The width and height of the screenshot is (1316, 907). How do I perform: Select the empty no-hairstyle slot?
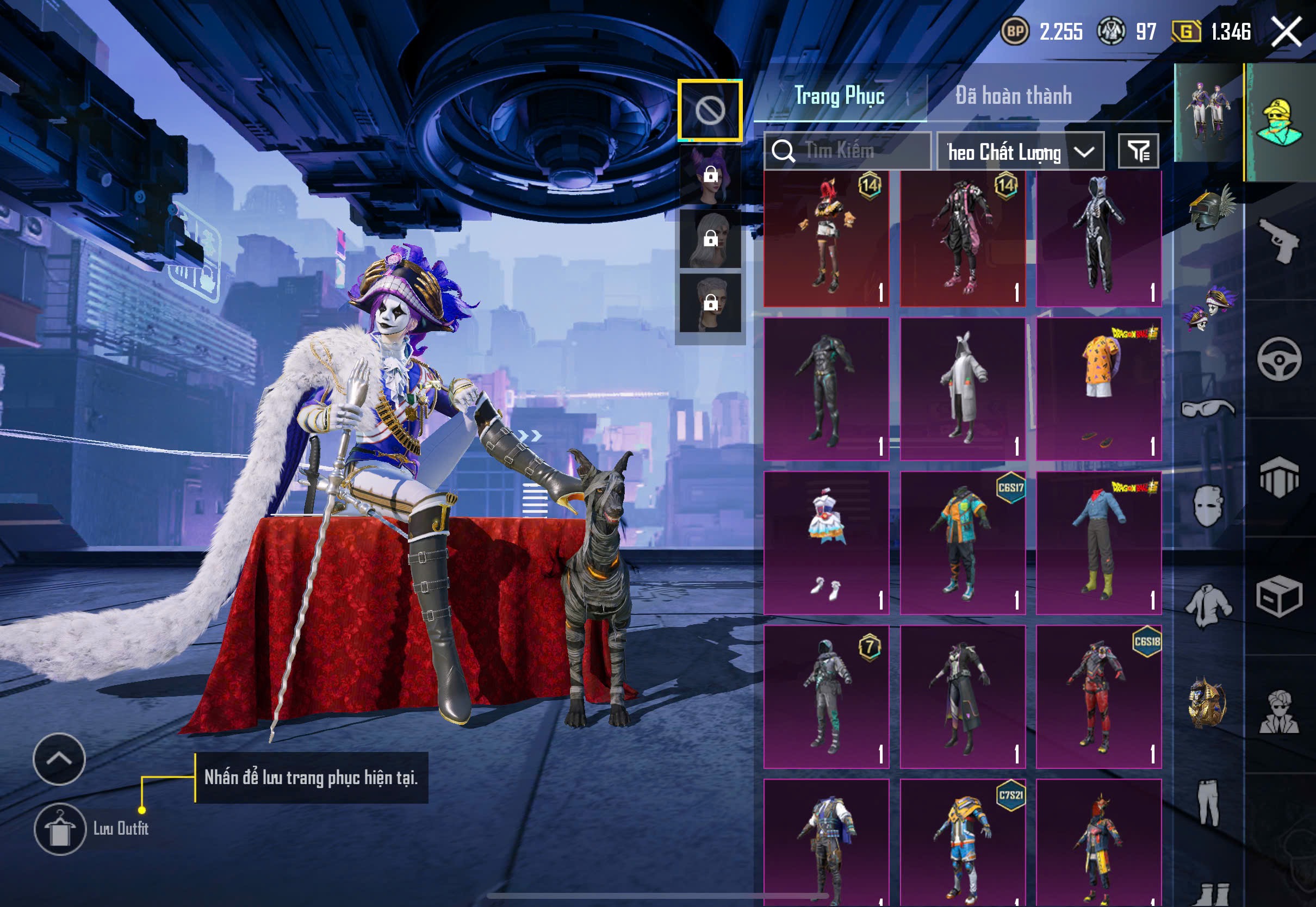[710, 110]
